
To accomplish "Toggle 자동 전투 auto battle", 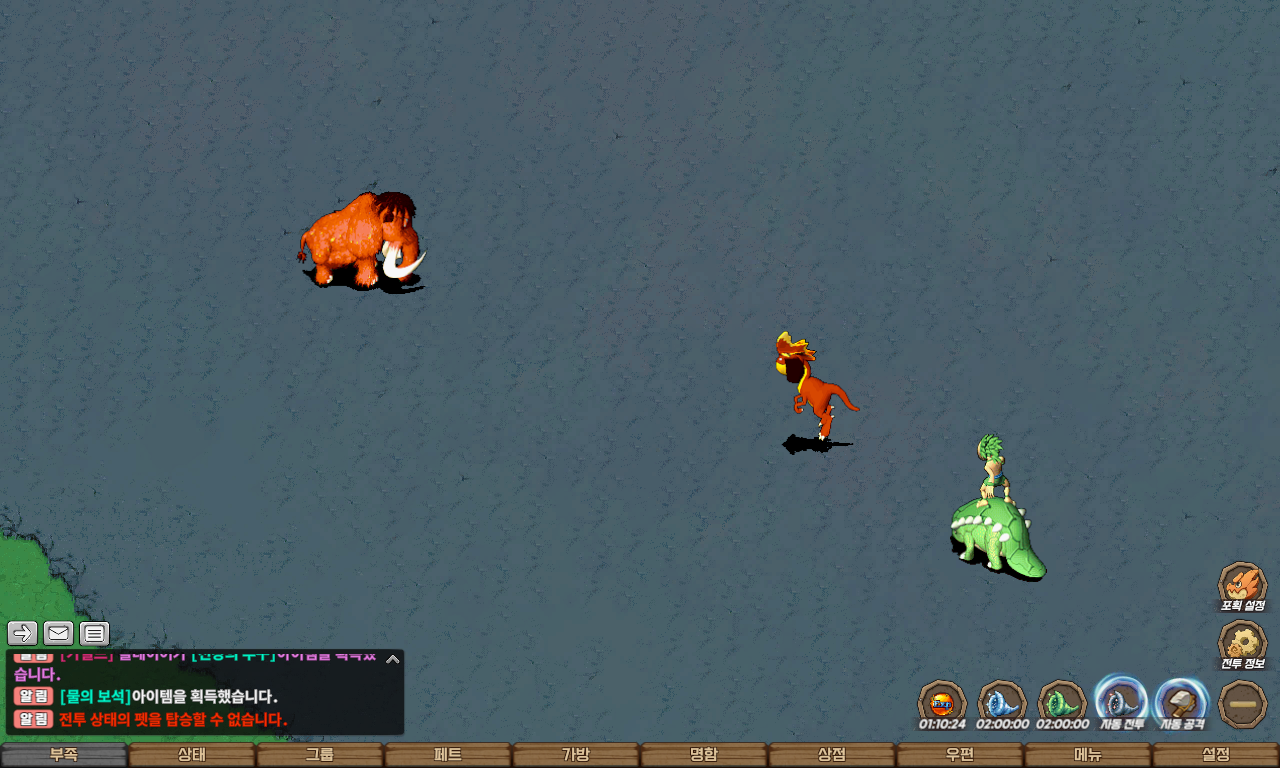I will (1121, 700).
